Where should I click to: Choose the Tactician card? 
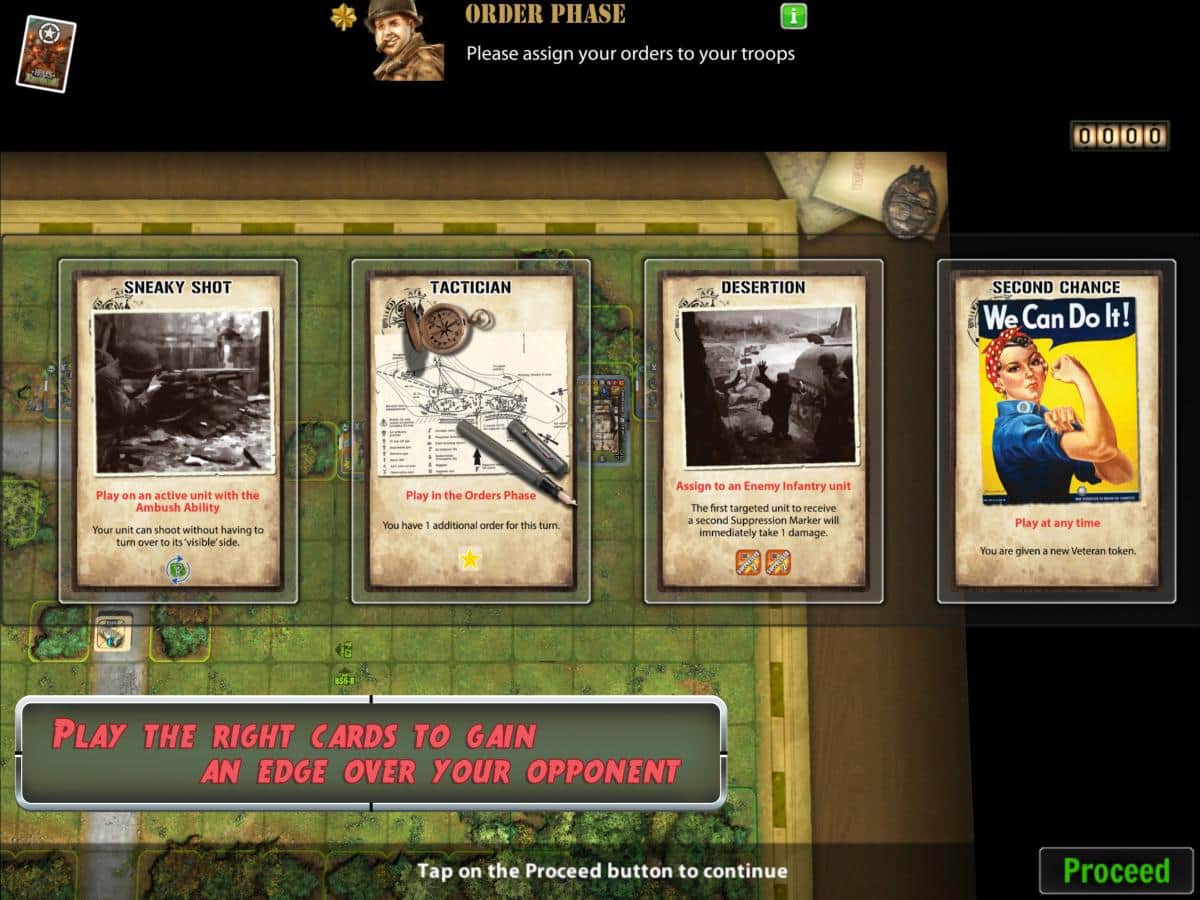471,431
